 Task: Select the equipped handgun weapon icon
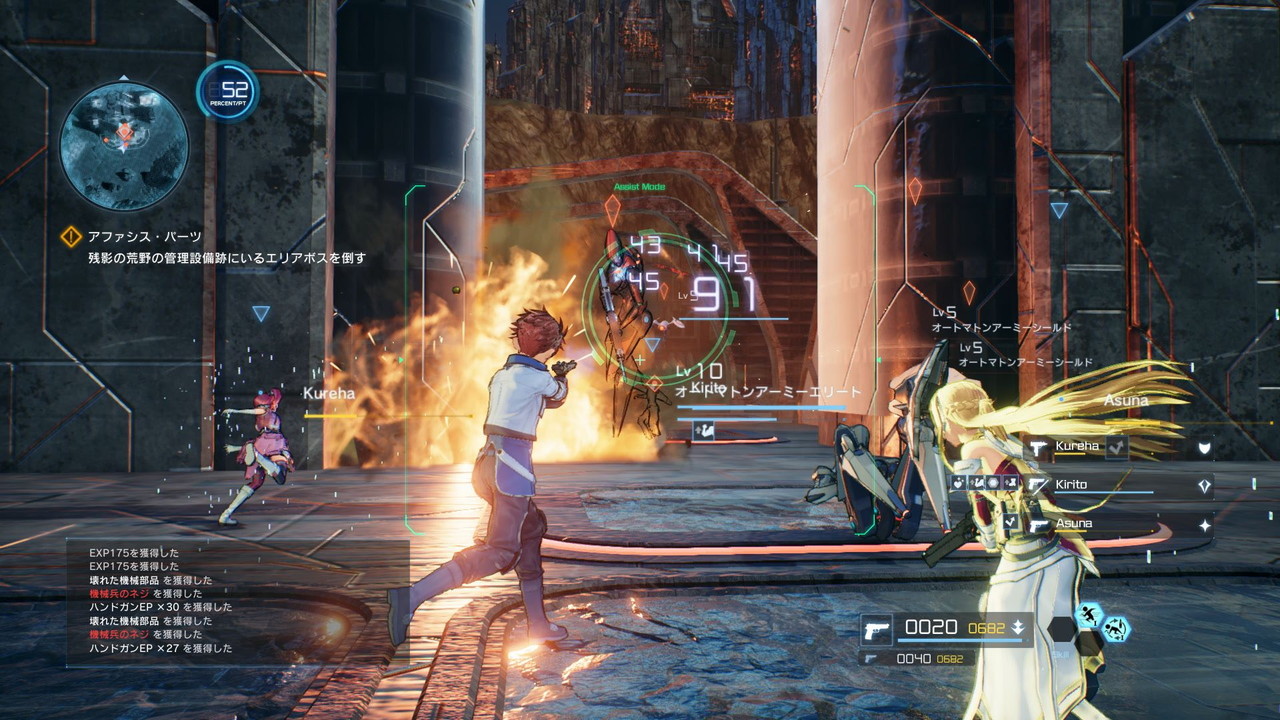[x=876, y=629]
